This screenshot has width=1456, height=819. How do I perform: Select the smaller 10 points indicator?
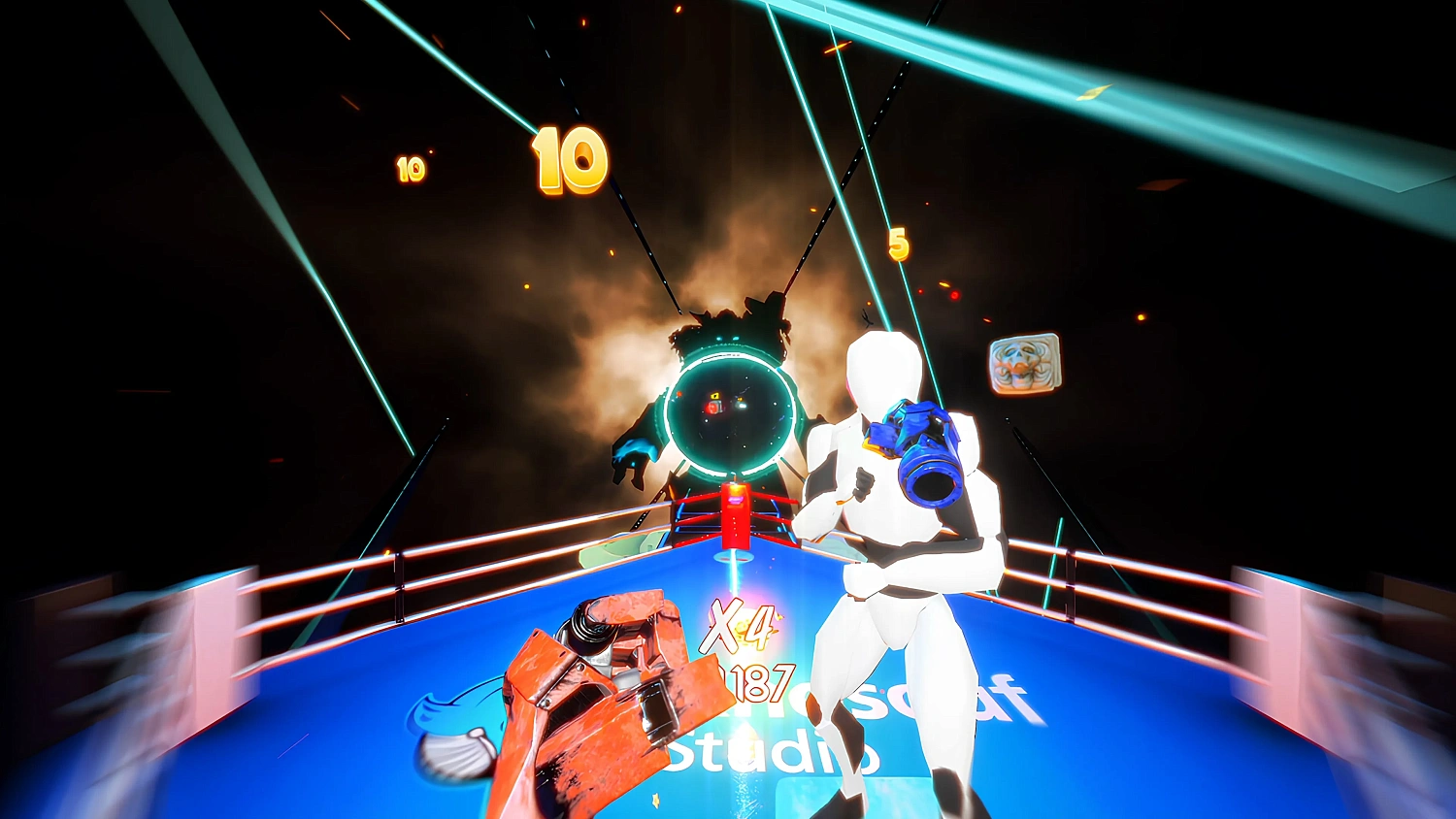pyautogui.click(x=410, y=167)
